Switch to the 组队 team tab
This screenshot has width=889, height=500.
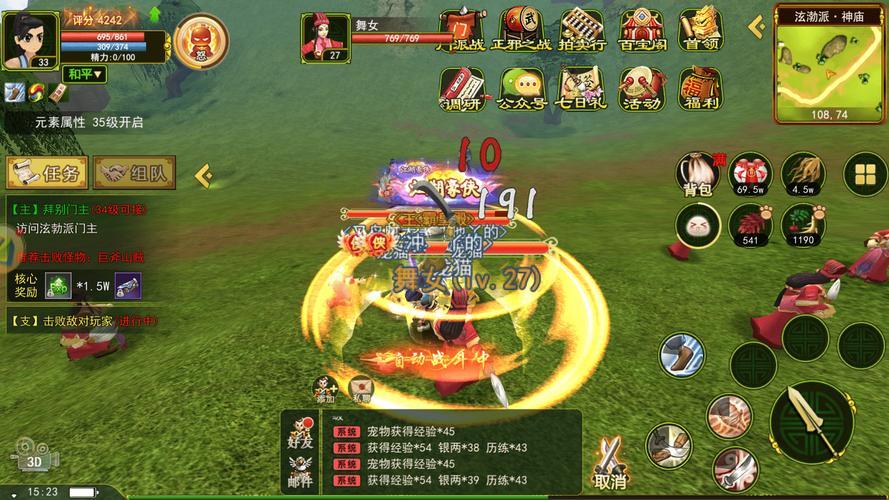135,173
